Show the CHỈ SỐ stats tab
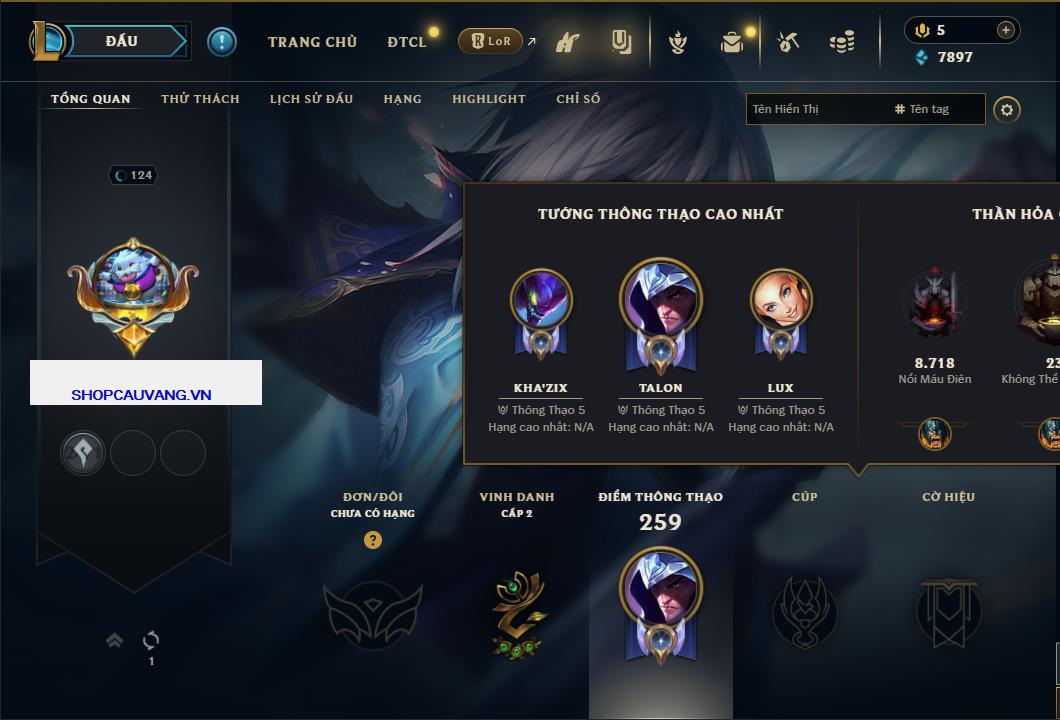1060x720 pixels. tap(578, 99)
